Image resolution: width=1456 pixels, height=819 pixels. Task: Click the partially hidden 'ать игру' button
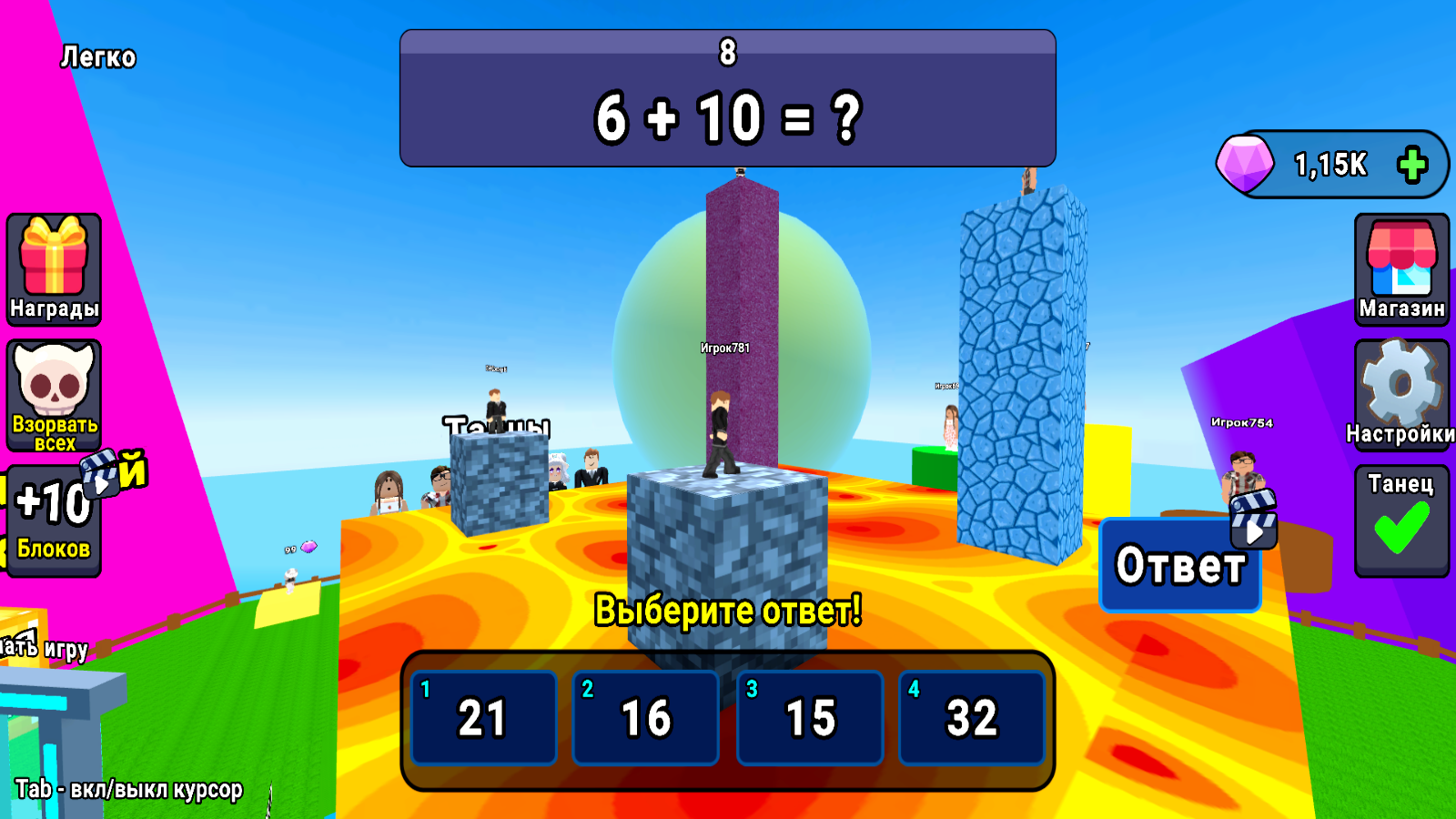tap(44, 648)
